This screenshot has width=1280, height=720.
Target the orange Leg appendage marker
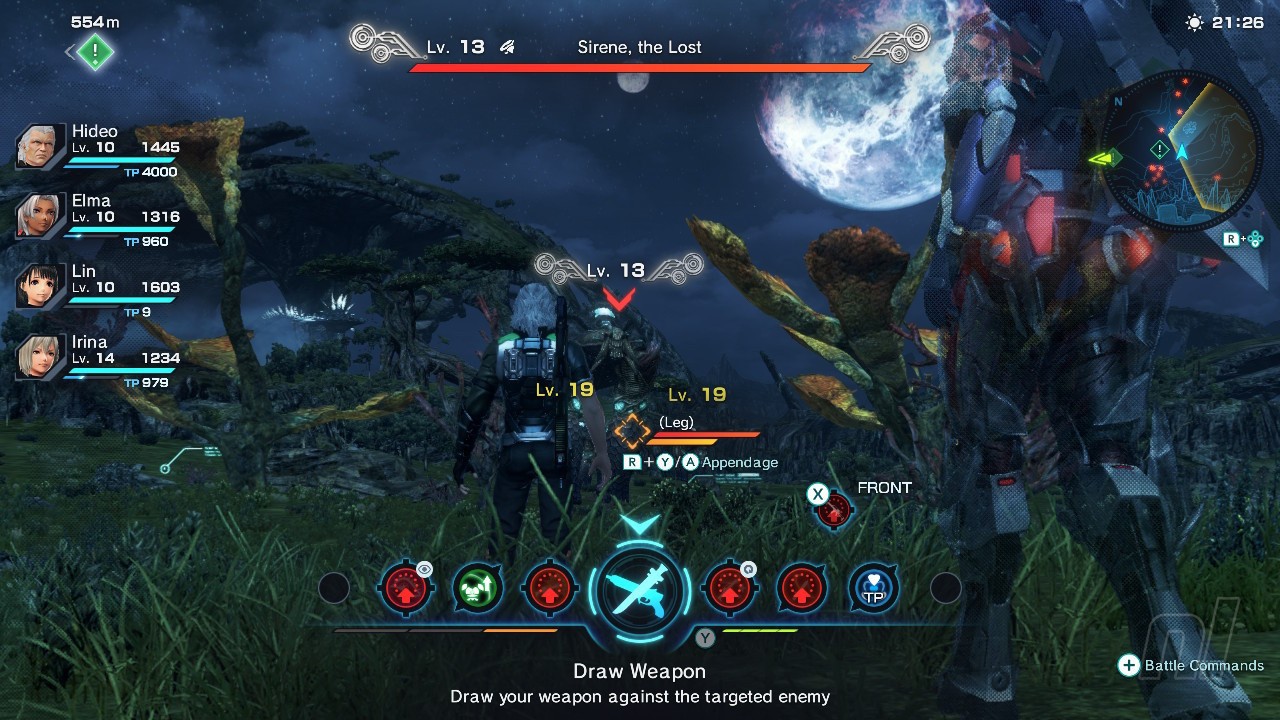pyautogui.click(x=632, y=432)
